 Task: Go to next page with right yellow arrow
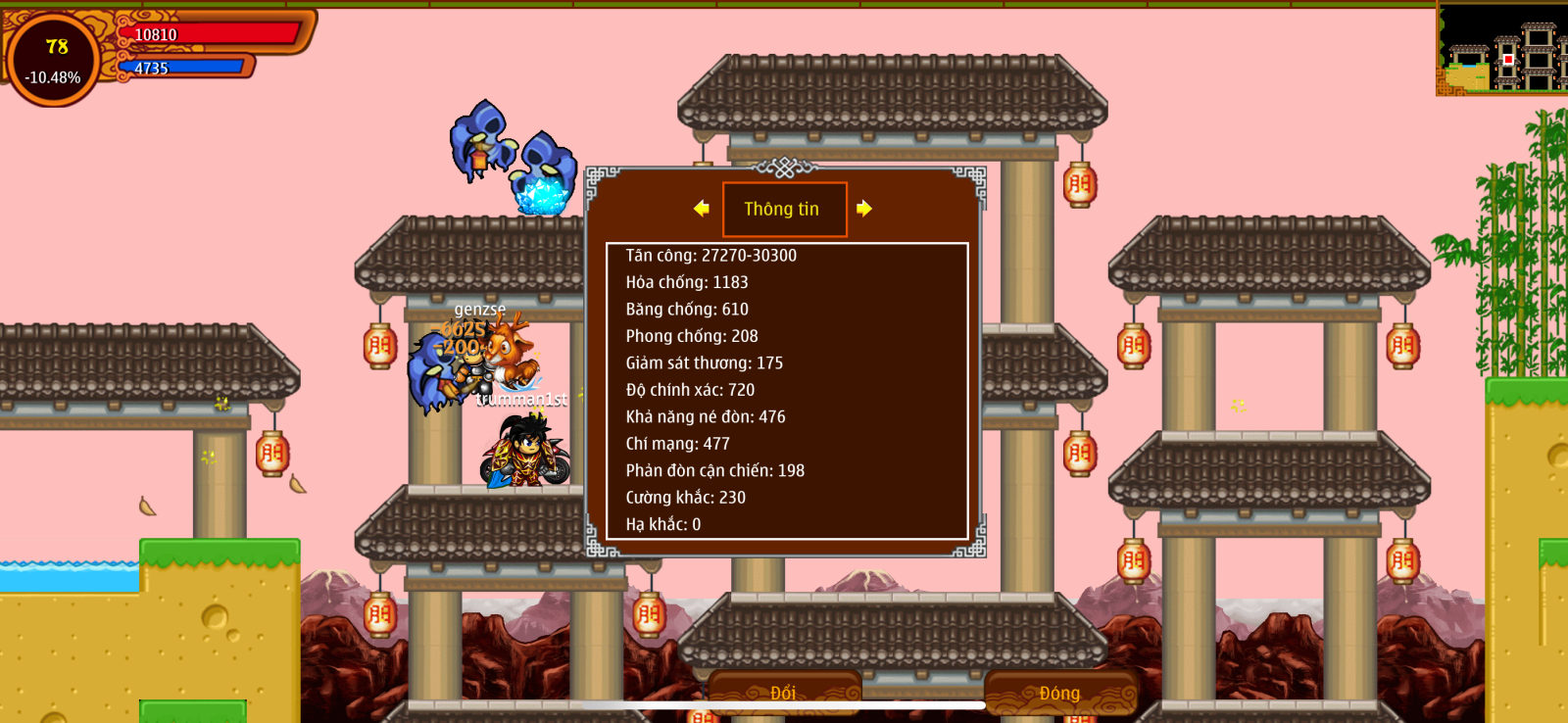click(x=863, y=209)
